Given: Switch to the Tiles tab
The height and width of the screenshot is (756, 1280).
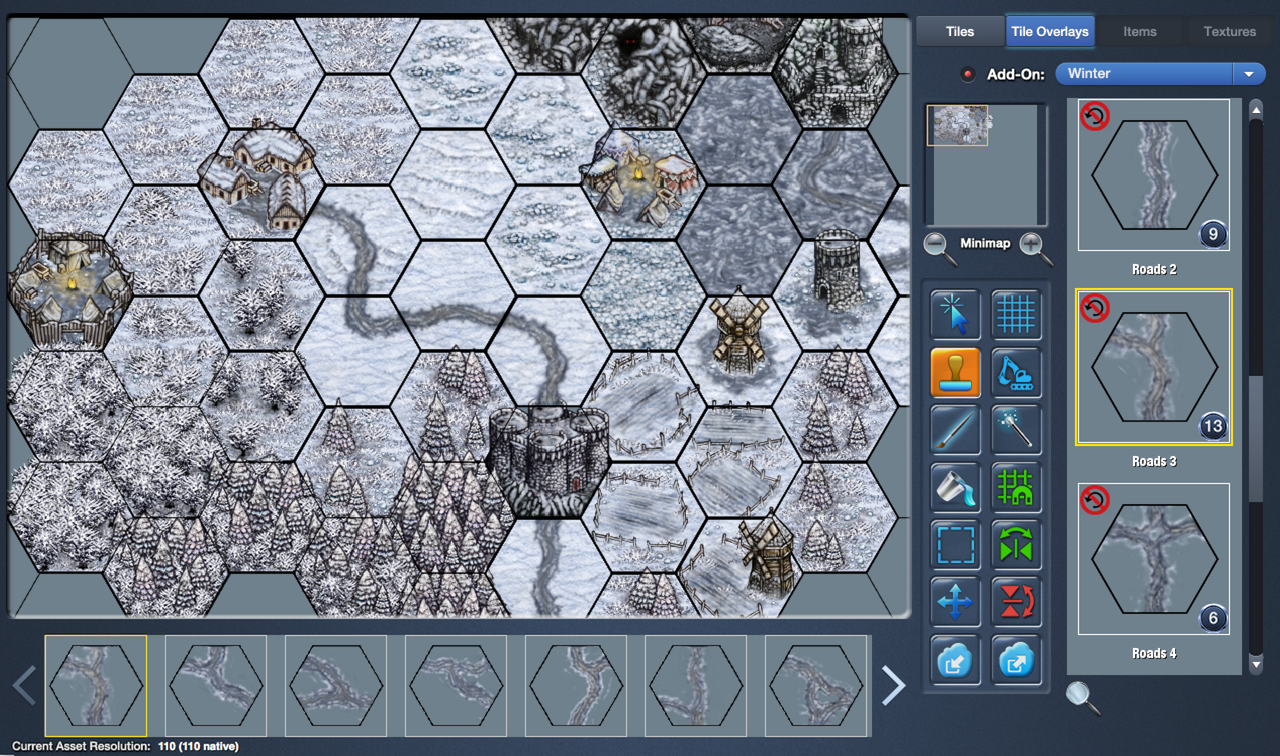Looking at the screenshot, I should 959,31.
